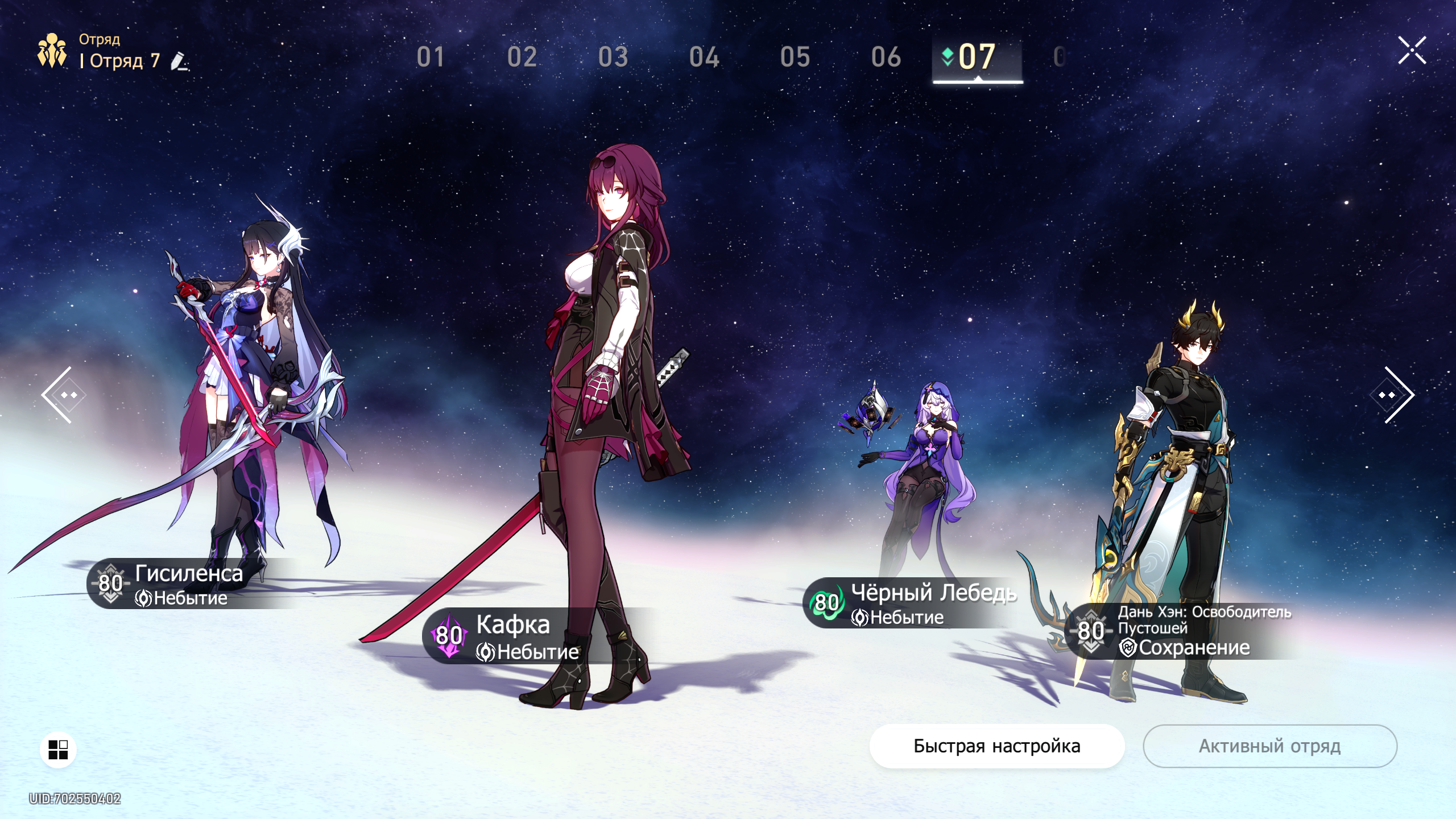This screenshot has width=1456, height=819.
Task: Click the active team tab 07
Action: point(977,57)
